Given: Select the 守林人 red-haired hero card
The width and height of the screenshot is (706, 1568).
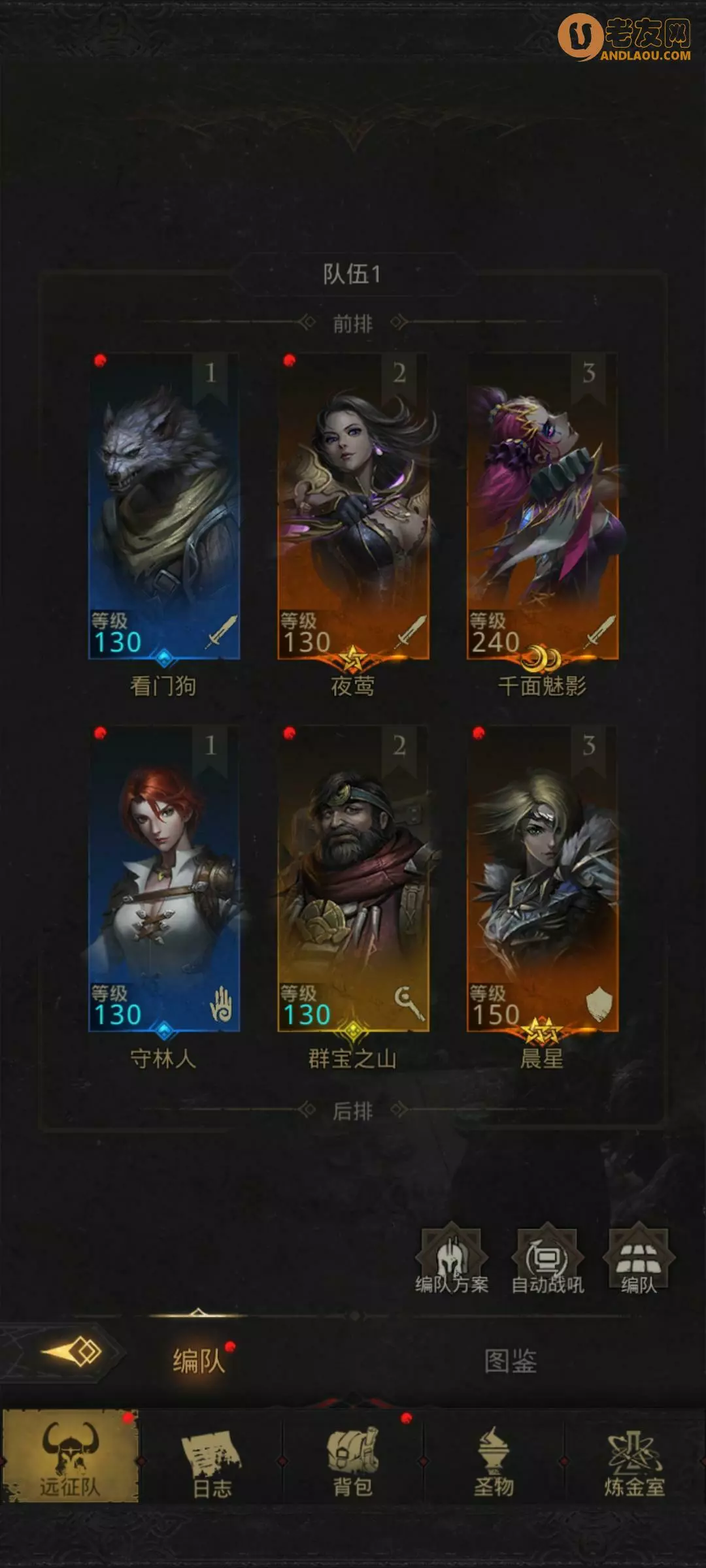Looking at the screenshot, I should pyautogui.click(x=164, y=879).
